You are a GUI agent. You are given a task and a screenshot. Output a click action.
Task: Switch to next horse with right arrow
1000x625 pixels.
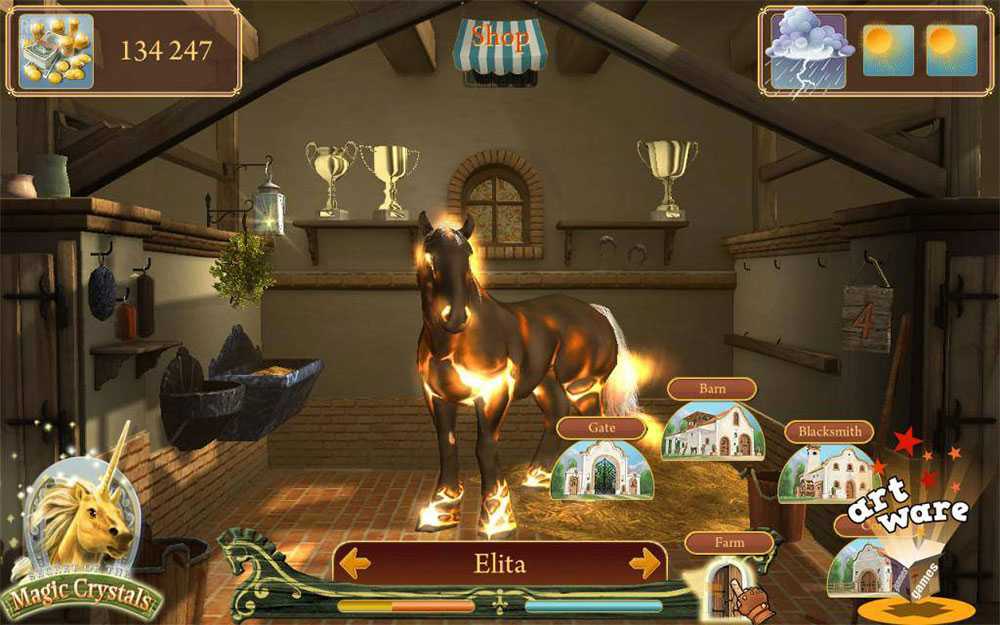[x=644, y=564]
